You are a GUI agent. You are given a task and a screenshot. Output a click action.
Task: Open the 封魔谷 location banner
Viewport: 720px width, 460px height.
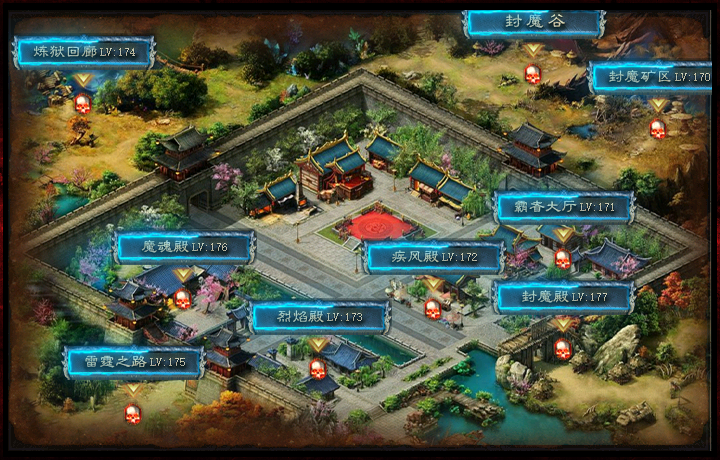534,22
